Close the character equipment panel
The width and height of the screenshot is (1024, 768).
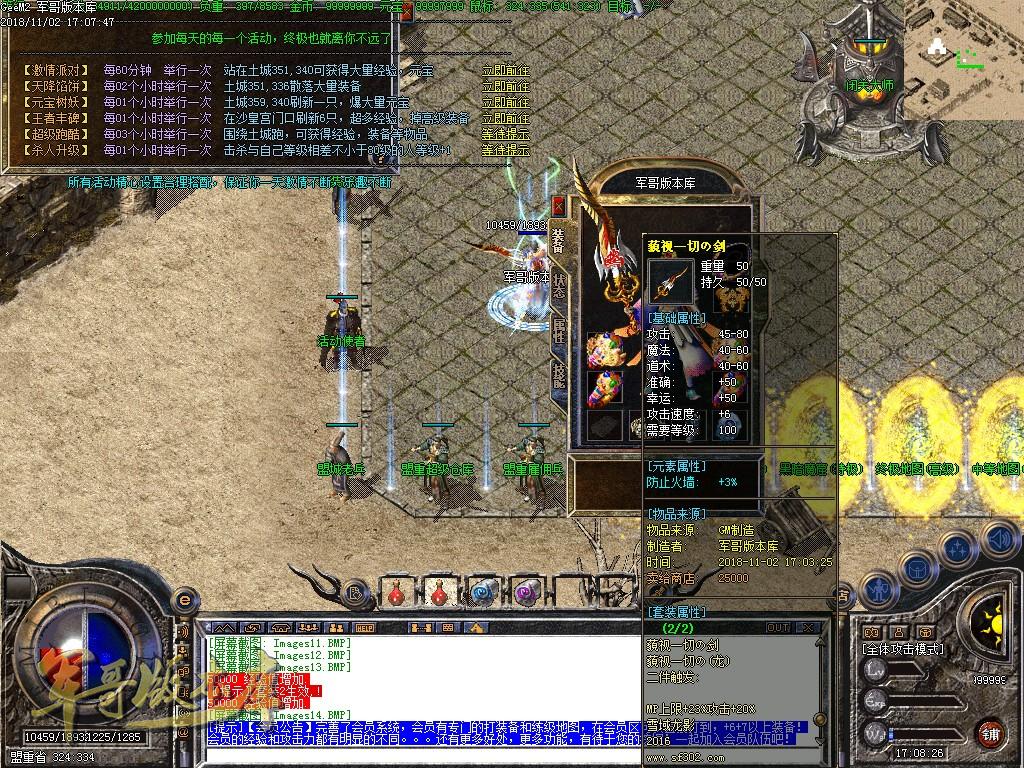coord(558,206)
